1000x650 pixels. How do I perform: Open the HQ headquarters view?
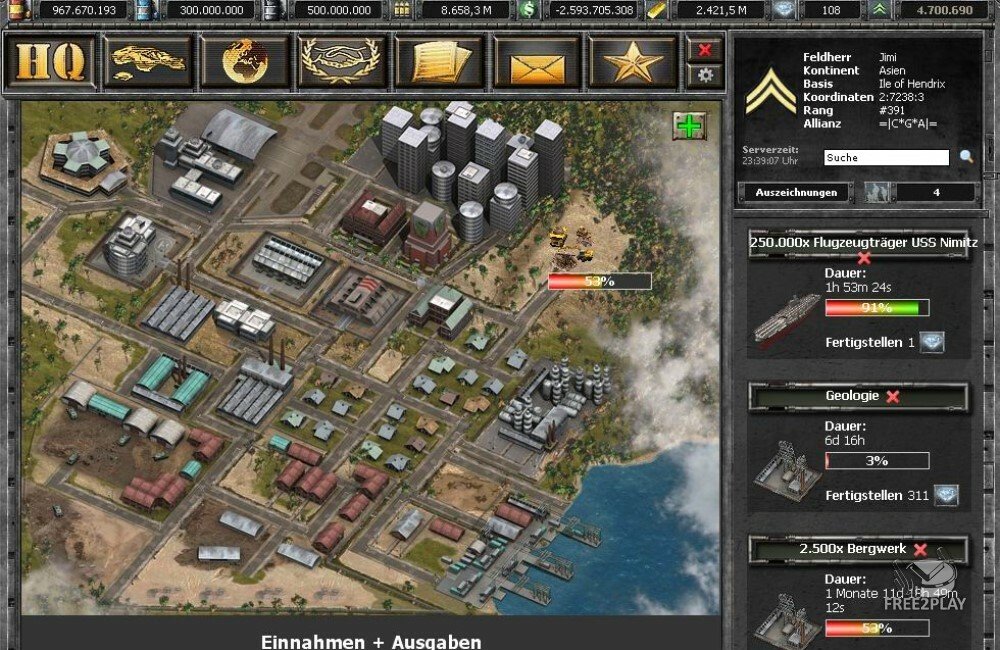tap(50, 62)
